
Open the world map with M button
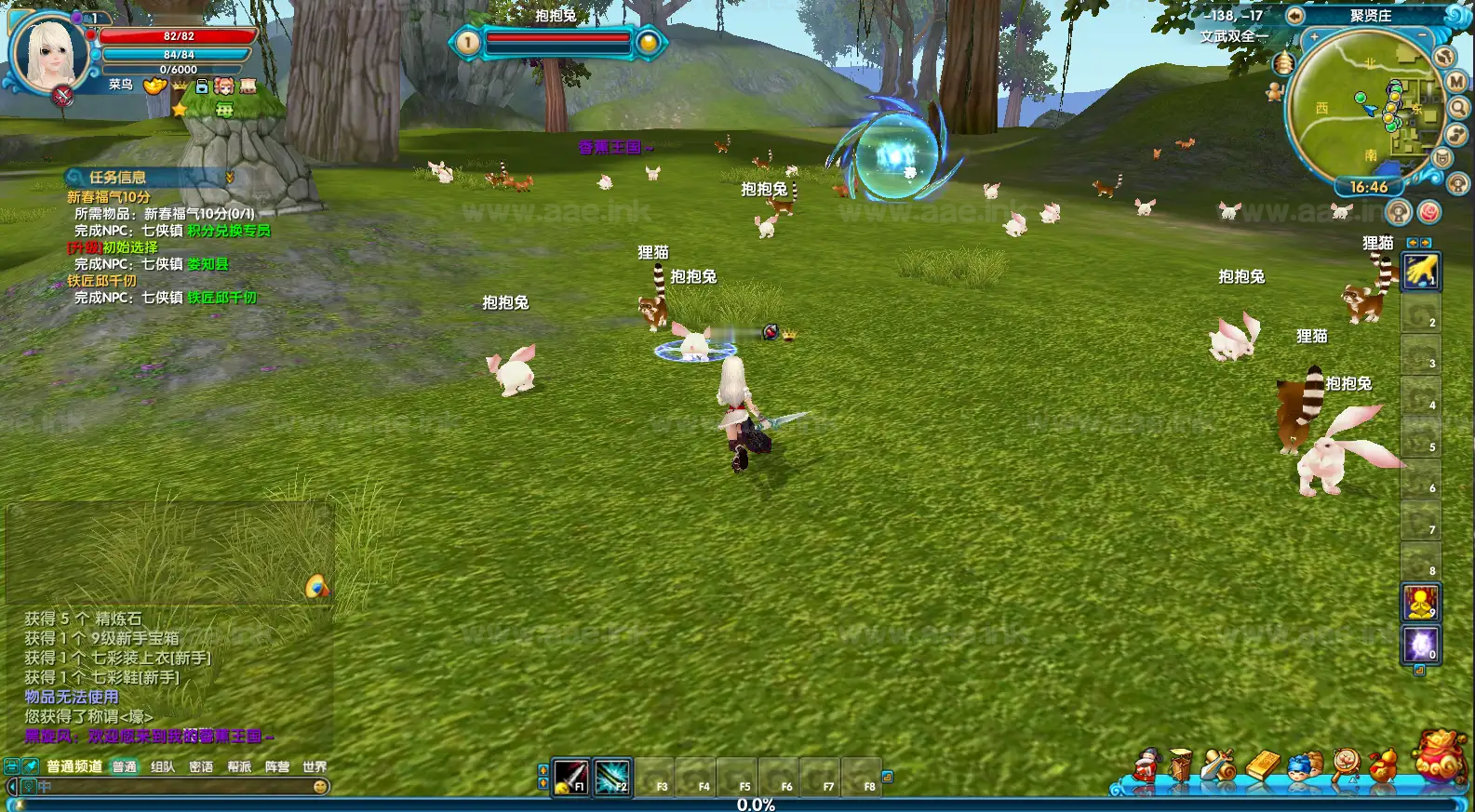pyautogui.click(x=1456, y=82)
